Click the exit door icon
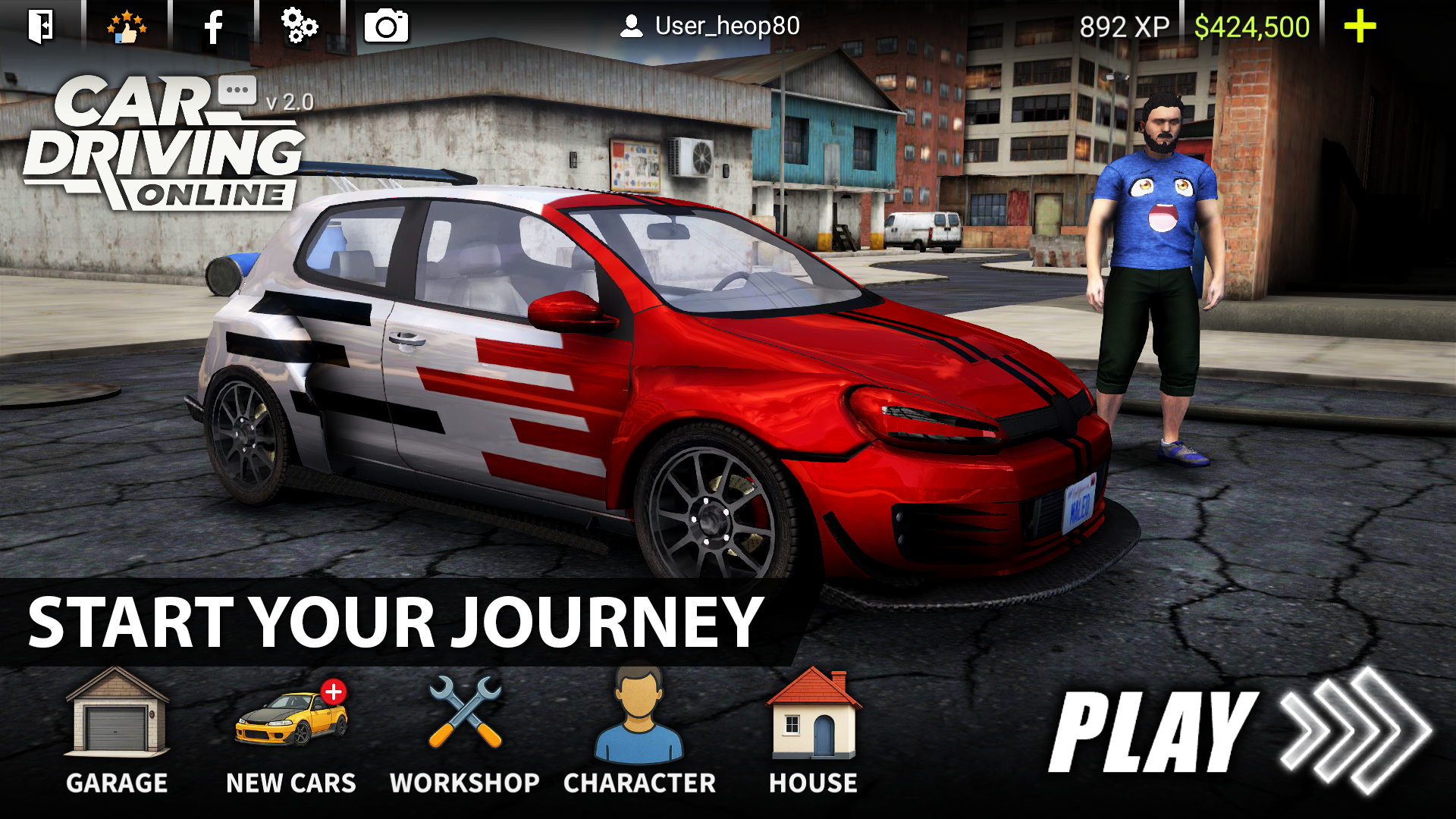 pyautogui.click(x=41, y=27)
